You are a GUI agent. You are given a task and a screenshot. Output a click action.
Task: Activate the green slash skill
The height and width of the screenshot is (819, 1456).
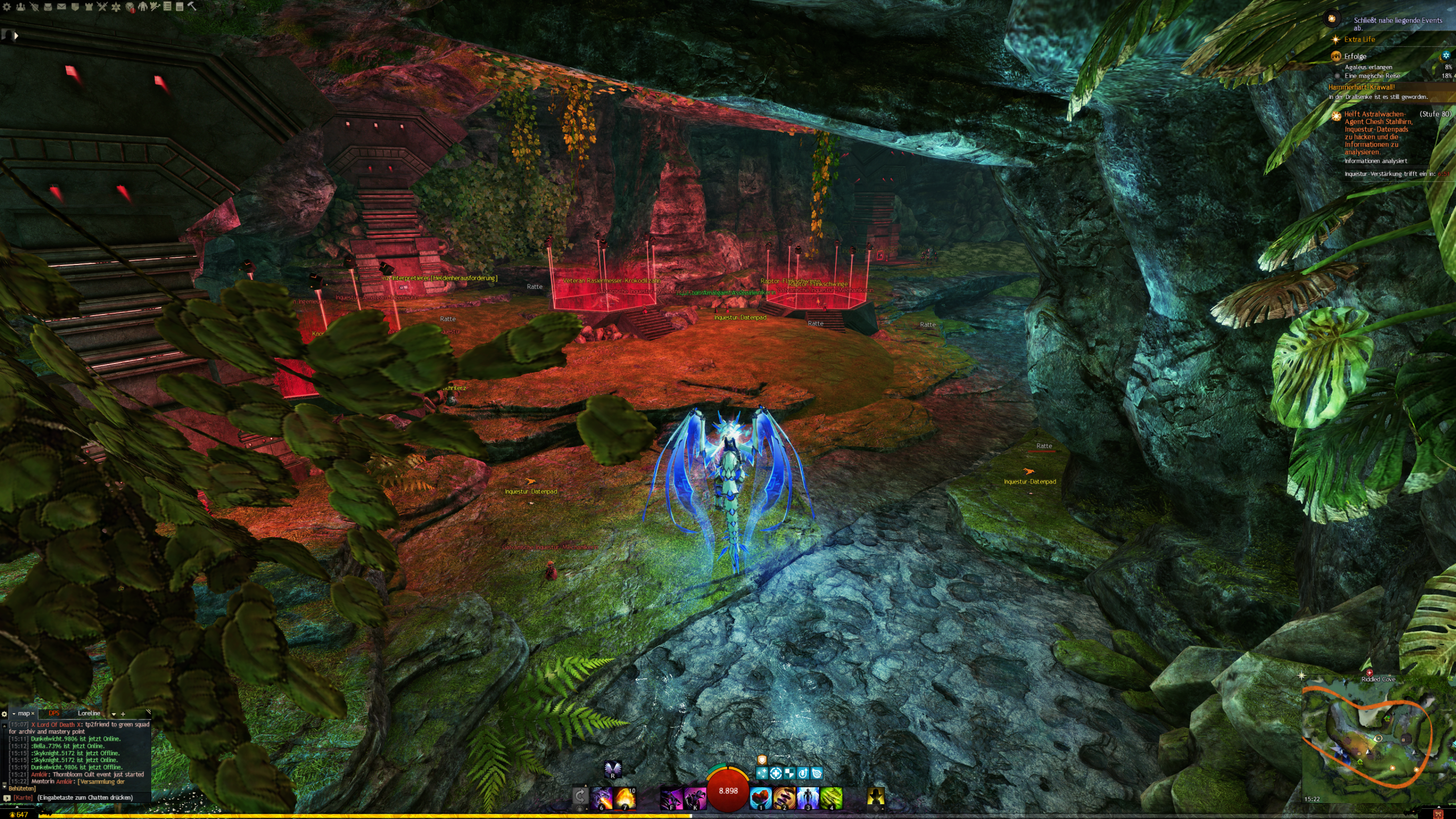click(831, 797)
